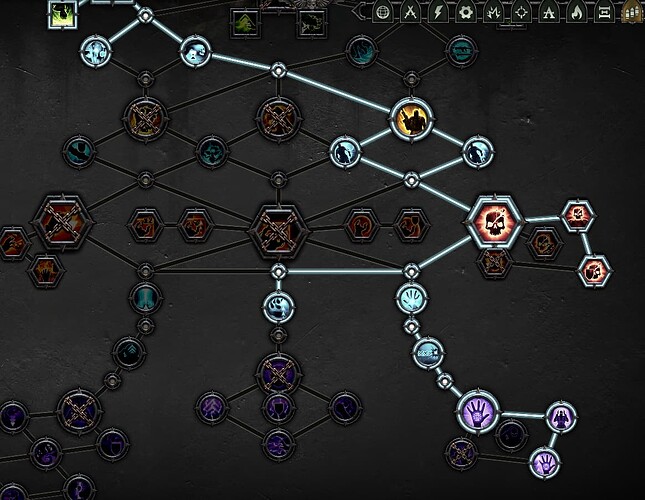Image resolution: width=645 pixels, height=500 pixels.
Task: Choose the explosion burst filter icon
Action: (x=493, y=12)
